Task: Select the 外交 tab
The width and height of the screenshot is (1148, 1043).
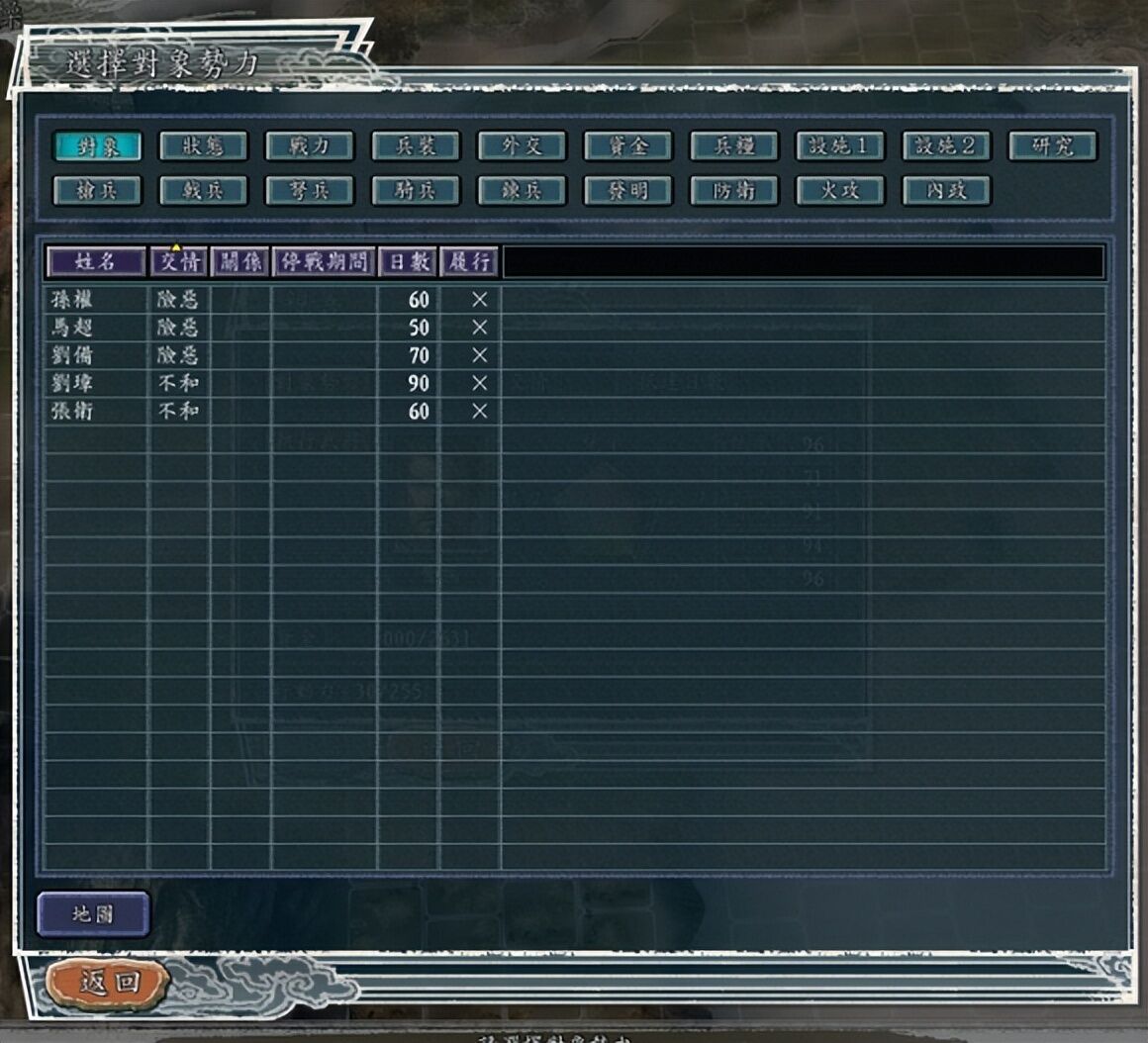Action: [522, 146]
